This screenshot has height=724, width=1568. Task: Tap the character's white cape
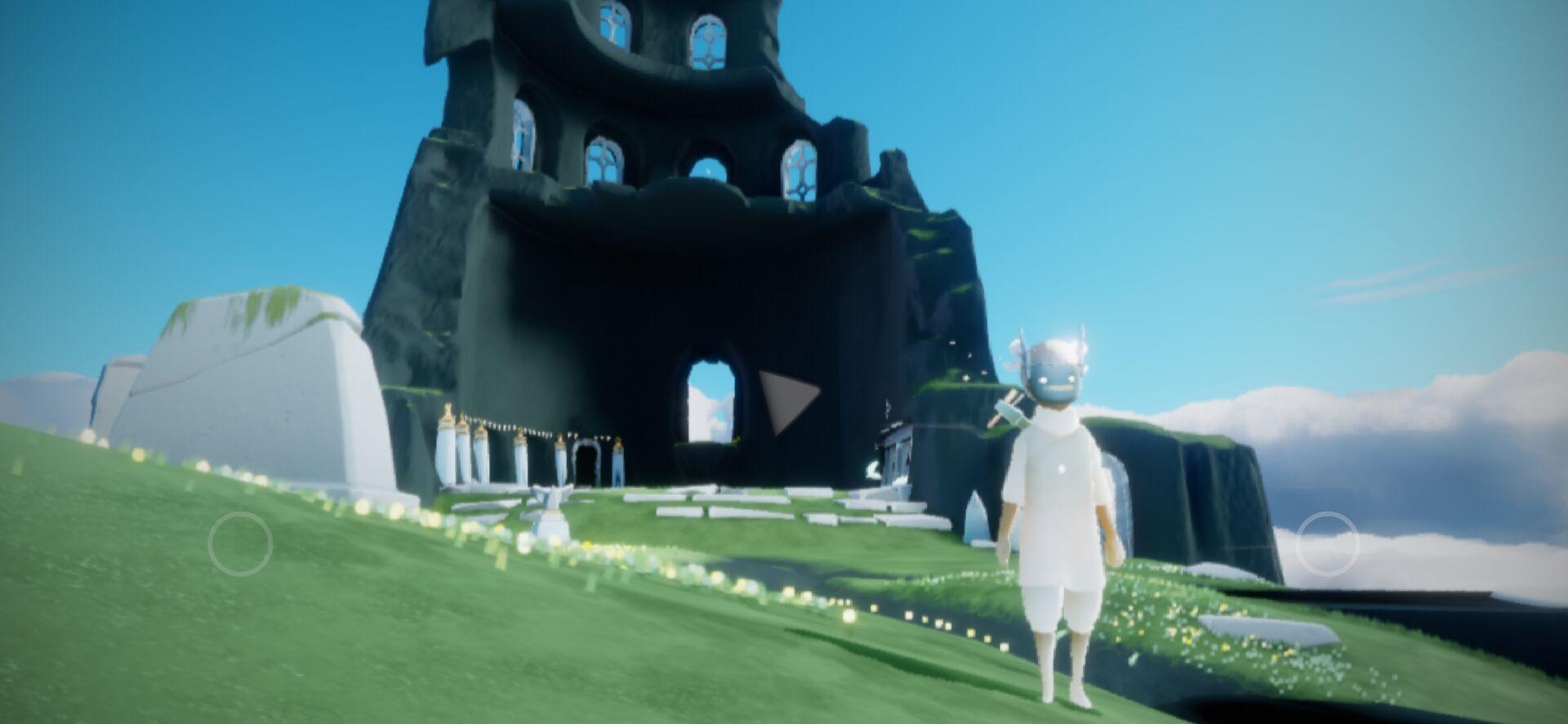coord(1053,474)
